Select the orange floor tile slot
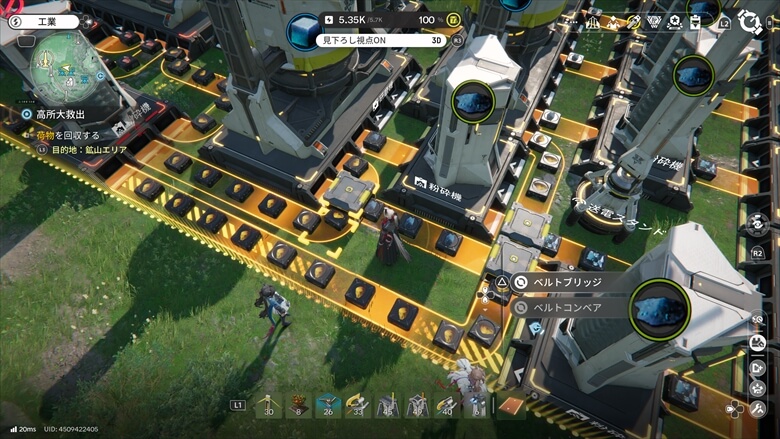This screenshot has width=780, height=439. tap(511, 405)
